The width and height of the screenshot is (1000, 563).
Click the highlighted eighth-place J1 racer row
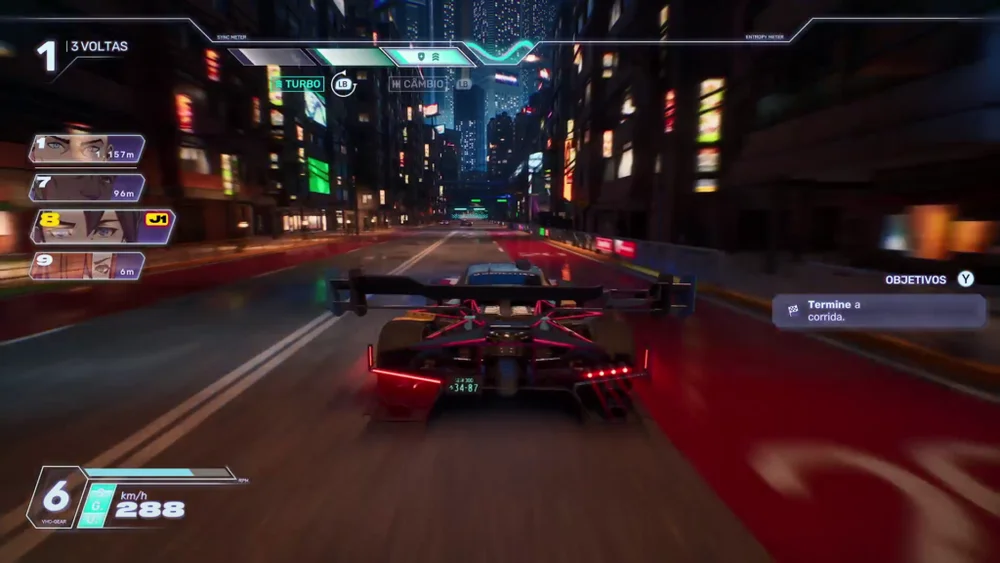pyautogui.click(x=102, y=227)
